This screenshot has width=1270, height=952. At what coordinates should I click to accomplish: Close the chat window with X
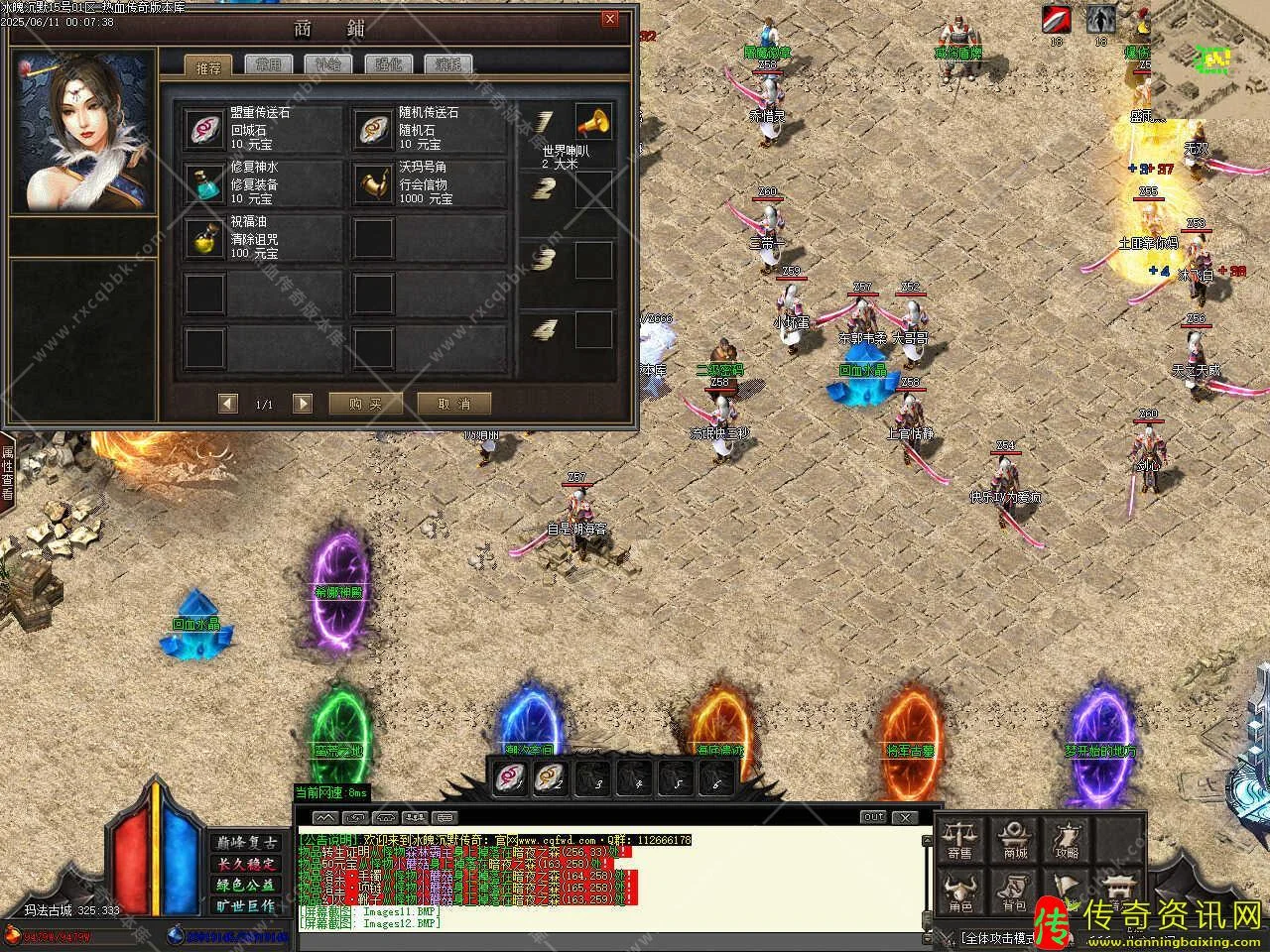(x=904, y=817)
